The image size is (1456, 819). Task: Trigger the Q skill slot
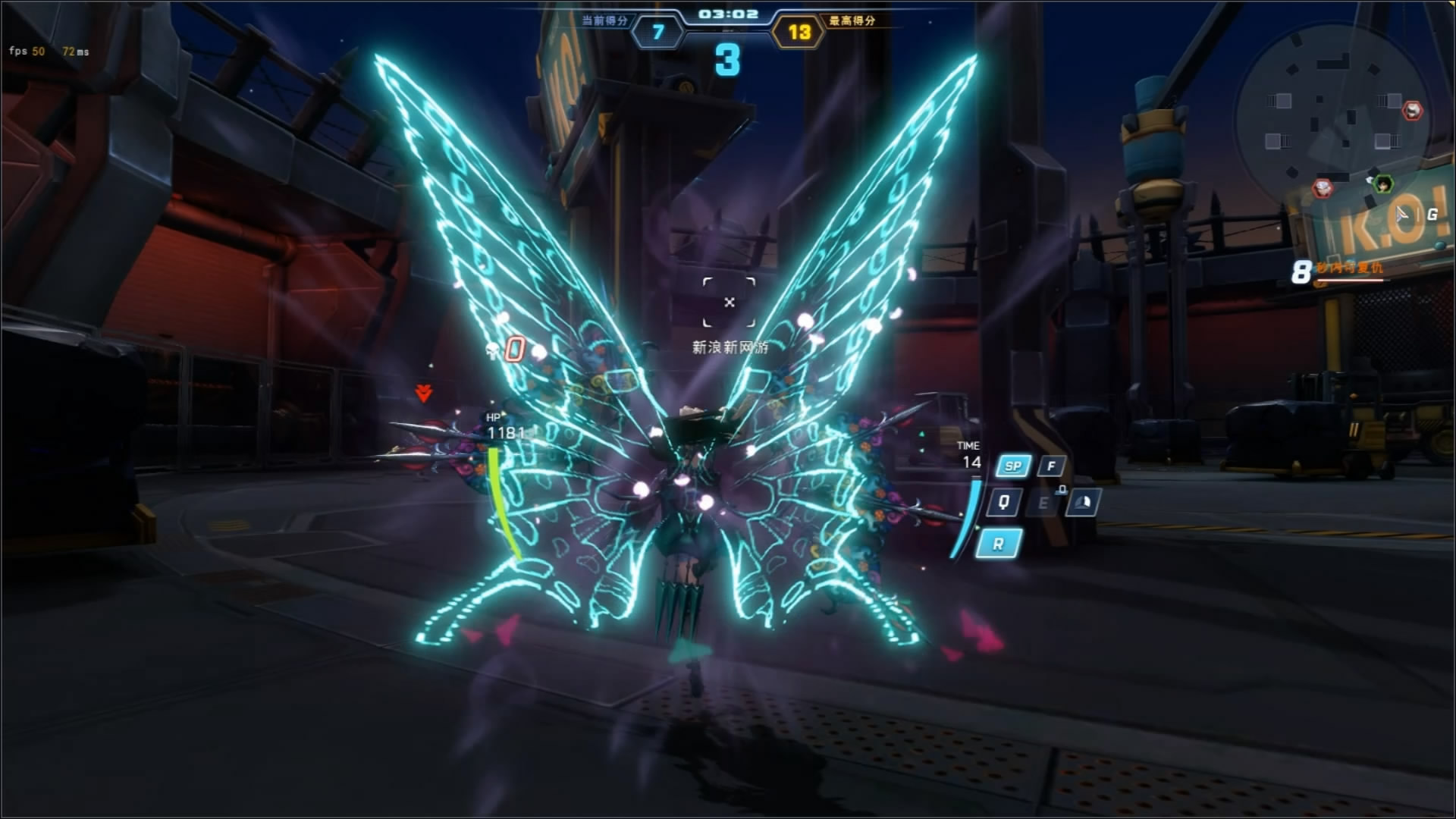pyautogui.click(x=1004, y=502)
